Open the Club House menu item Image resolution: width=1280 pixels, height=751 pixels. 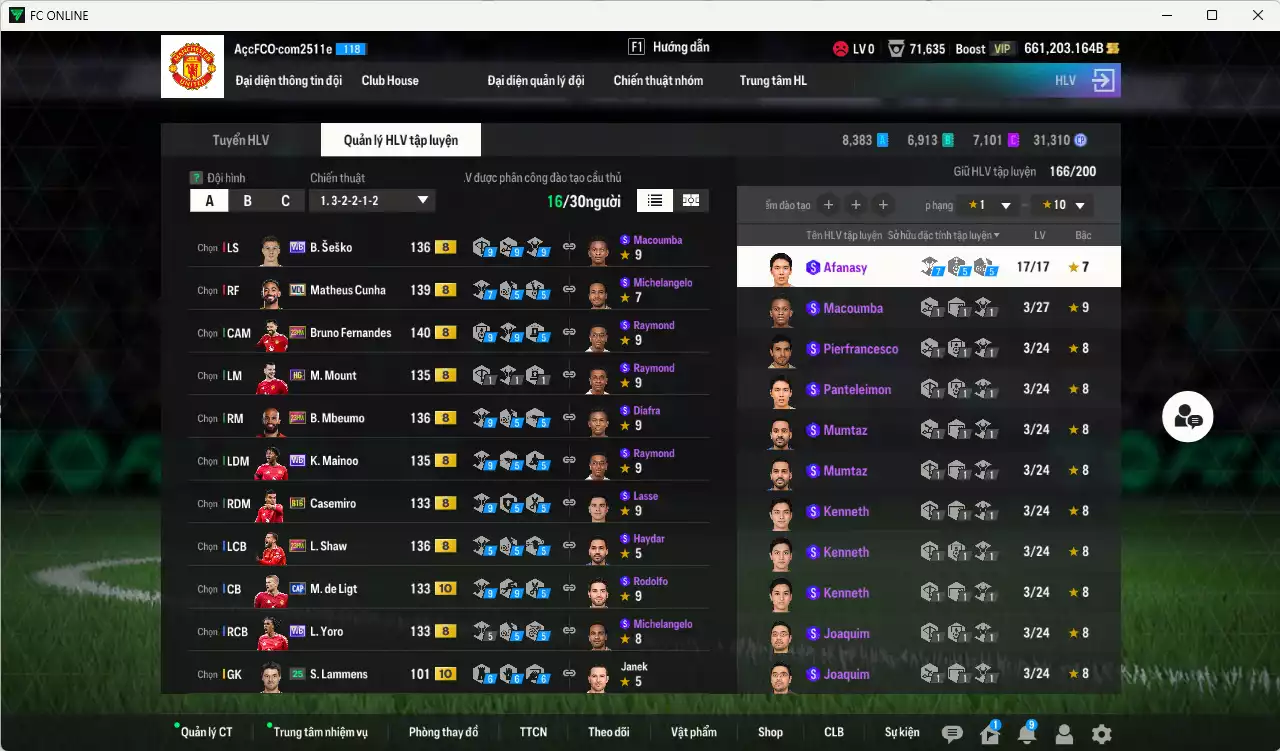(x=390, y=80)
